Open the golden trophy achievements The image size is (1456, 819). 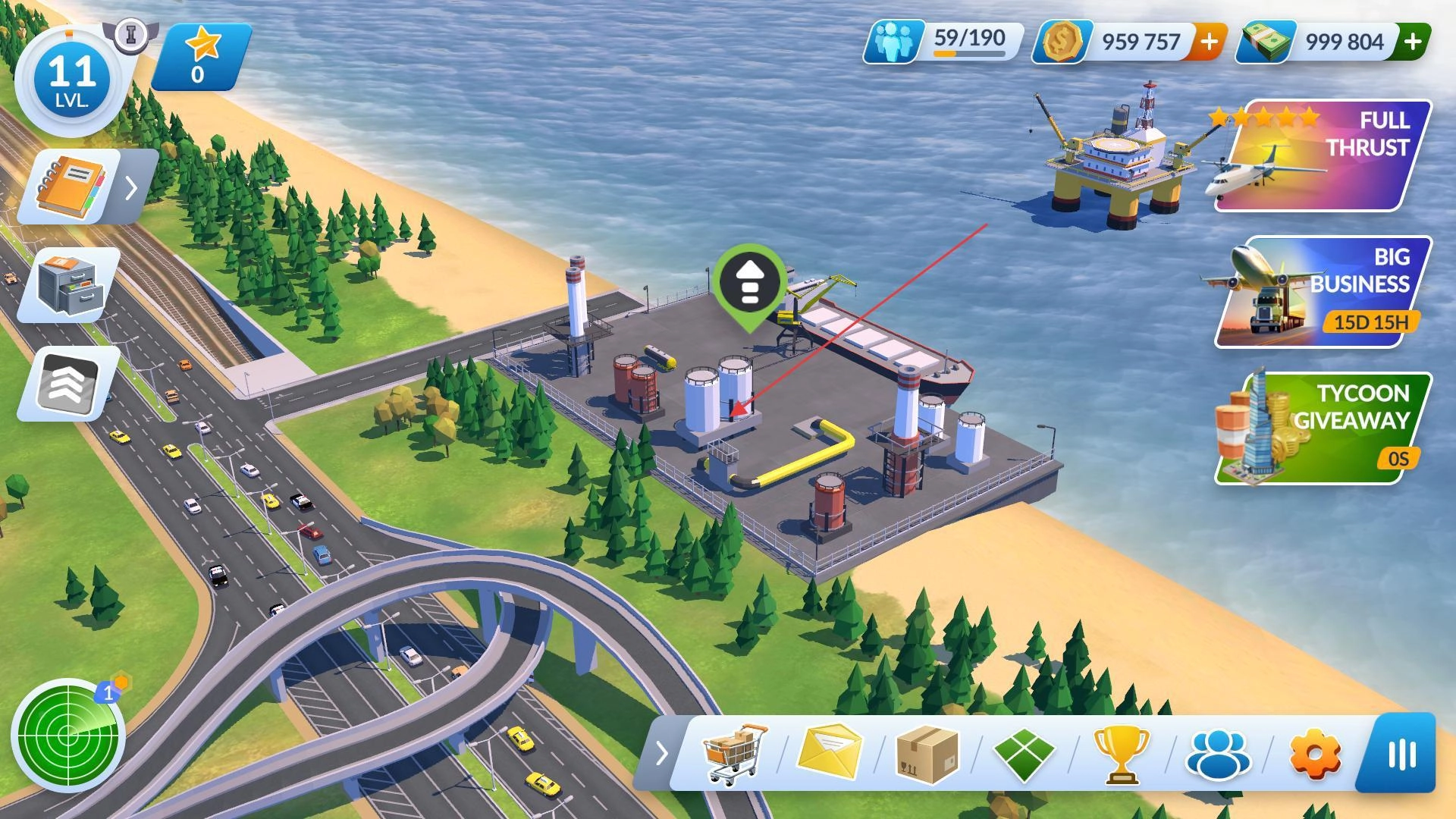pos(1121,753)
